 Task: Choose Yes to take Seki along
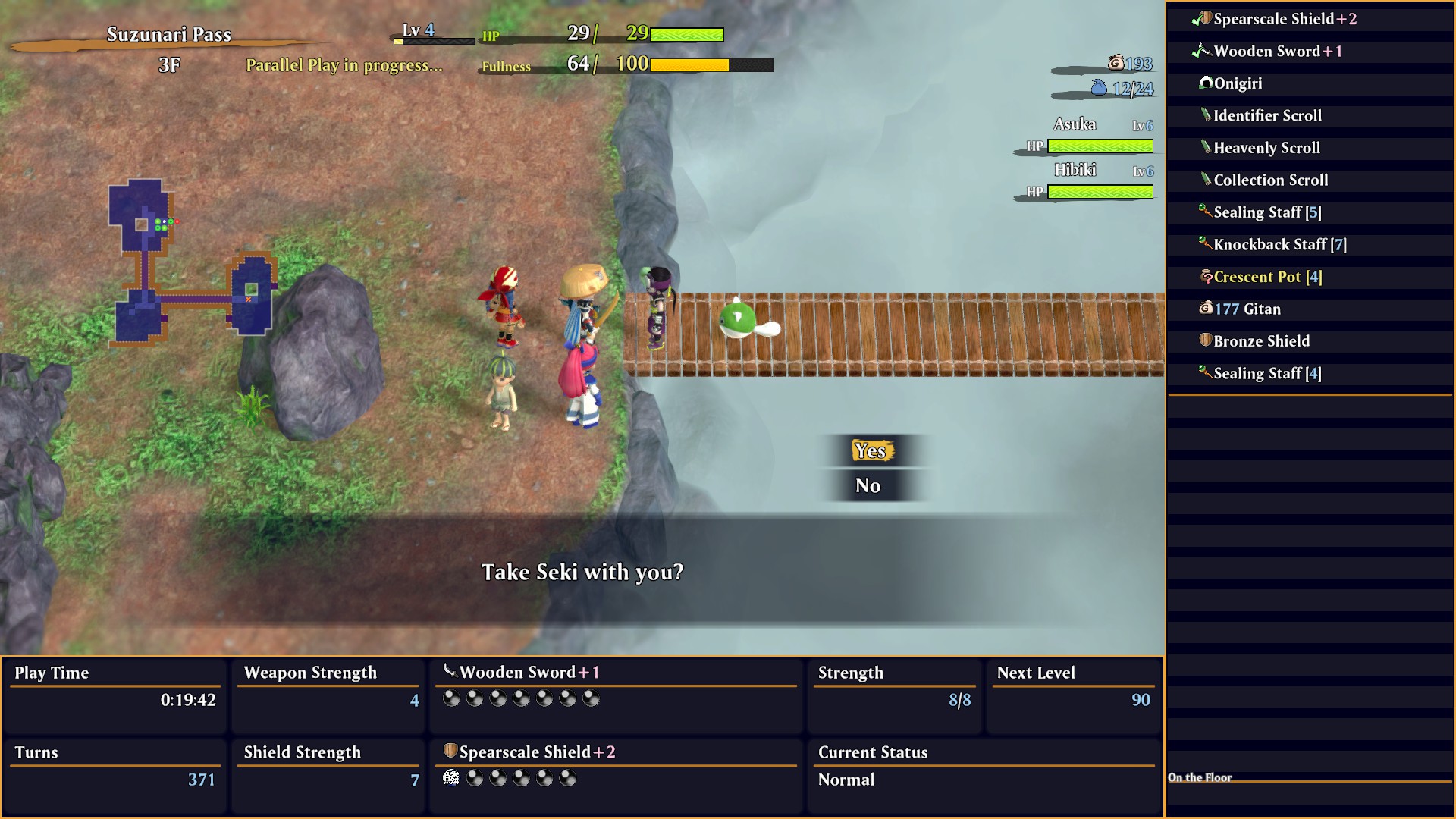click(870, 451)
